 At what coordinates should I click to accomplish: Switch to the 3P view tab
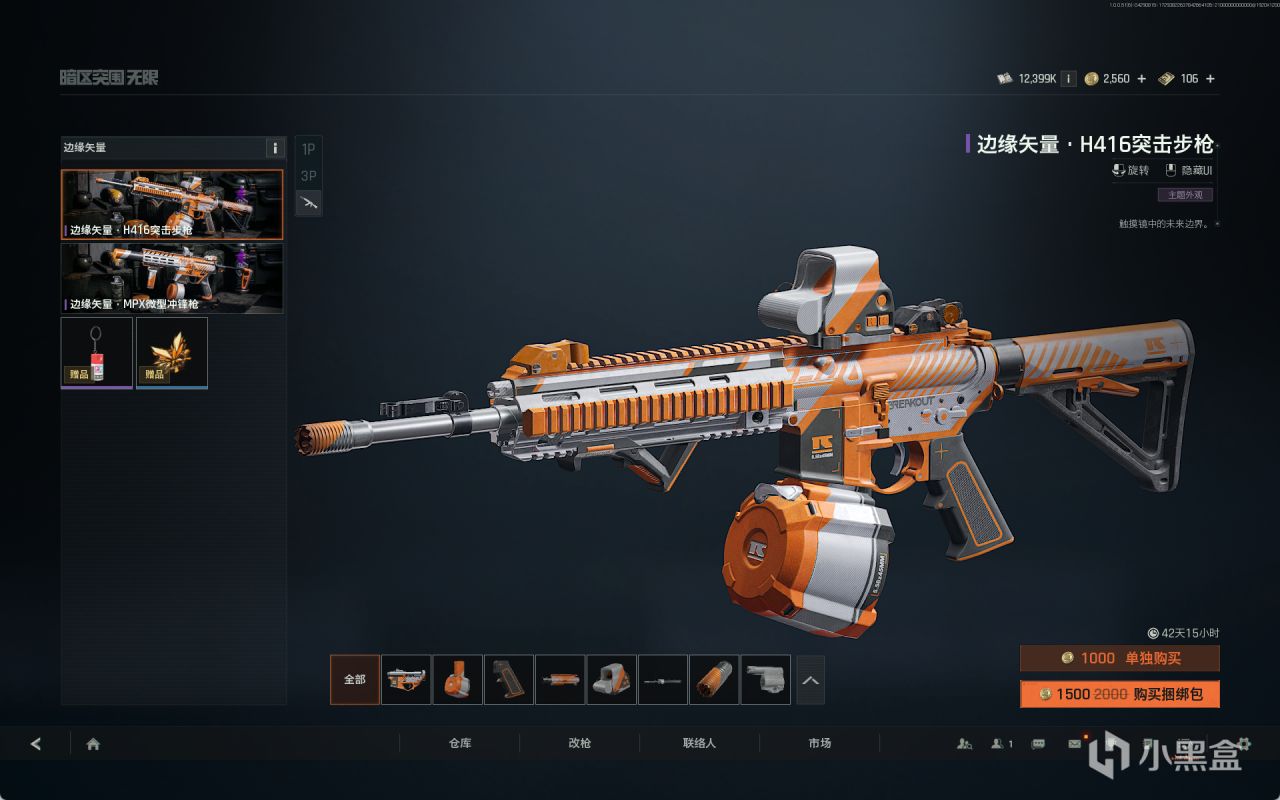pos(309,176)
